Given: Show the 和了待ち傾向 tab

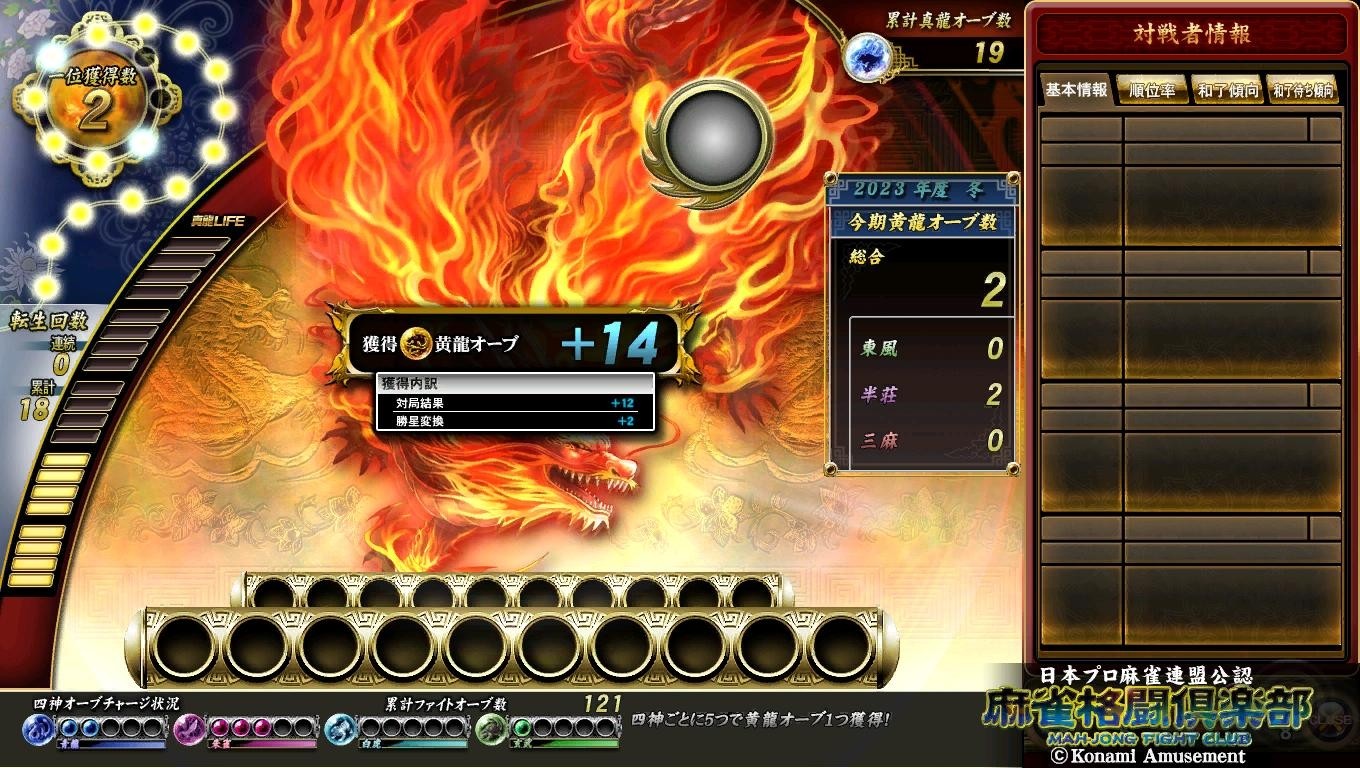Looking at the screenshot, I should click(x=1303, y=91).
